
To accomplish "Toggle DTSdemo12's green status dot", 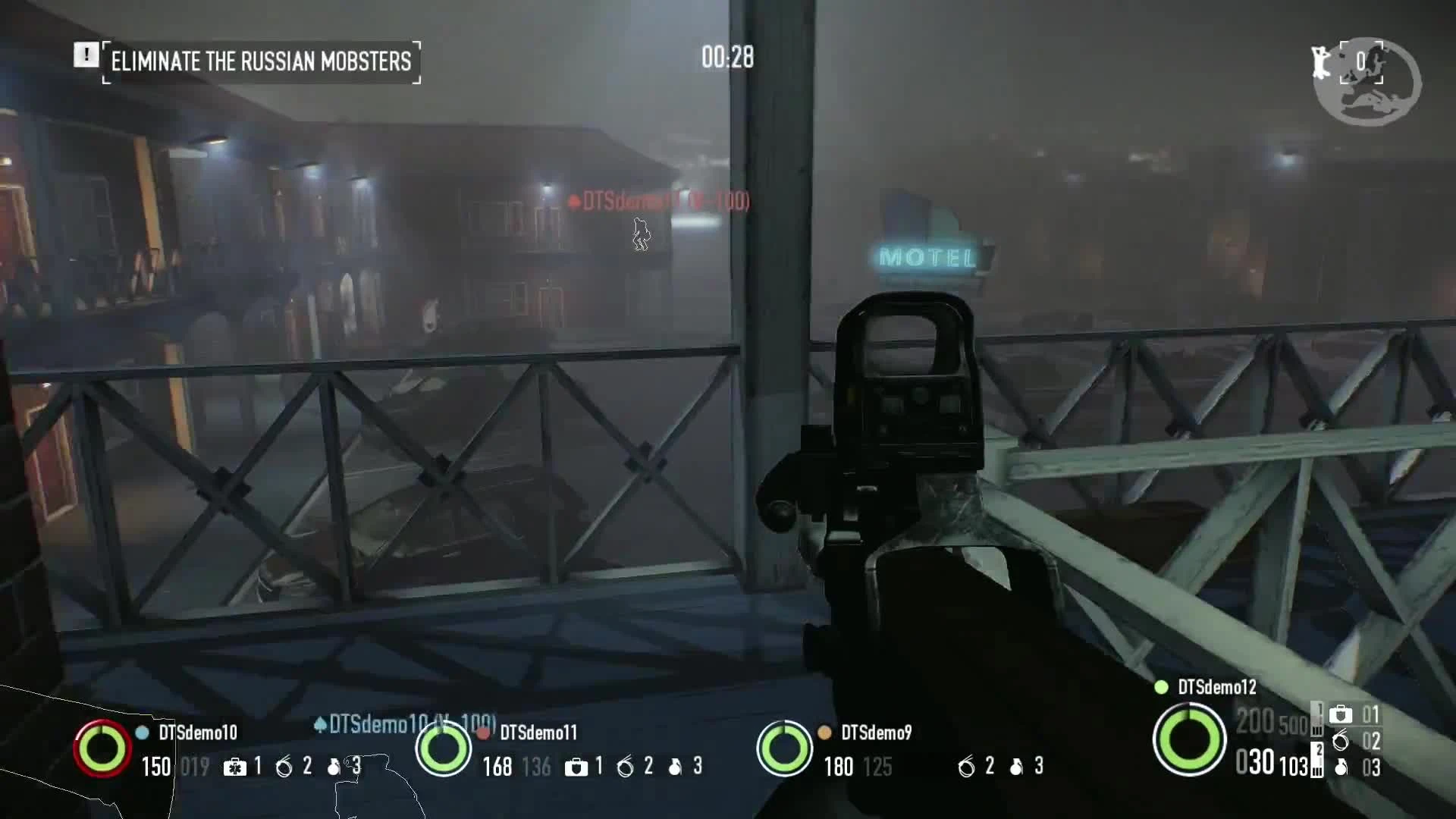I will (x=1162, y=687).
